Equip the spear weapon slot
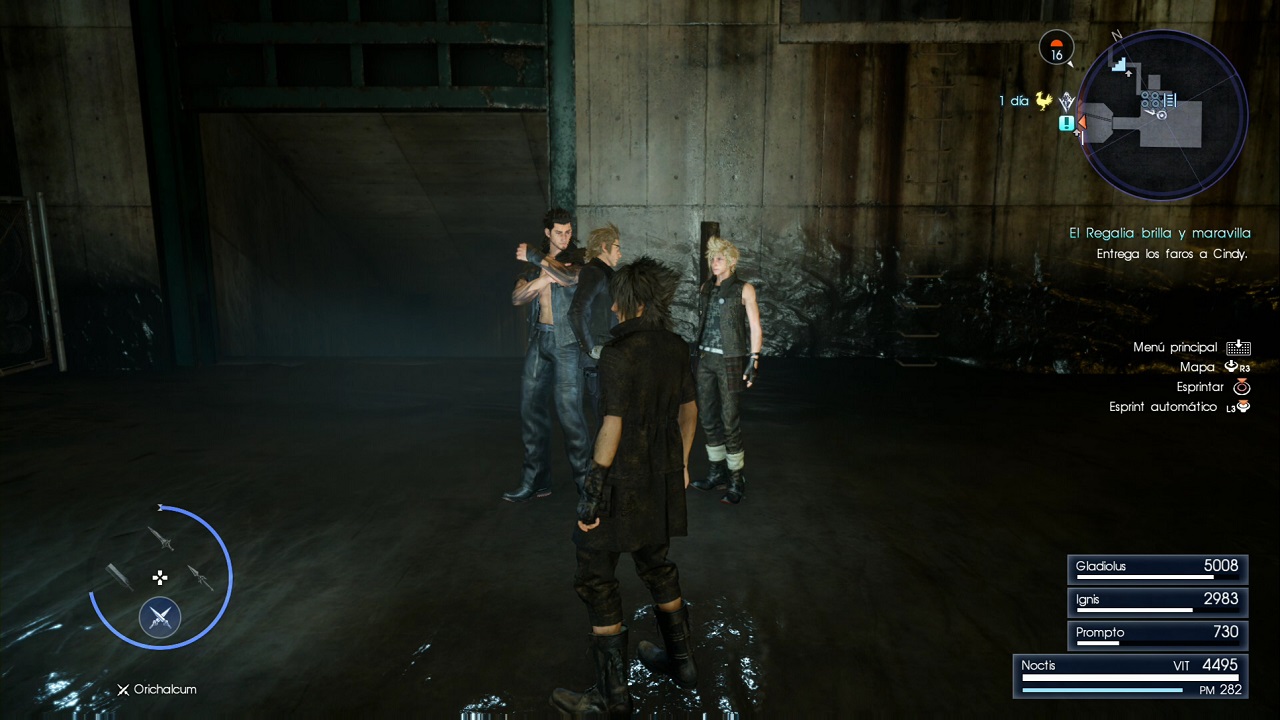The height and width of the screenshot is (720, 1280). 200,577
